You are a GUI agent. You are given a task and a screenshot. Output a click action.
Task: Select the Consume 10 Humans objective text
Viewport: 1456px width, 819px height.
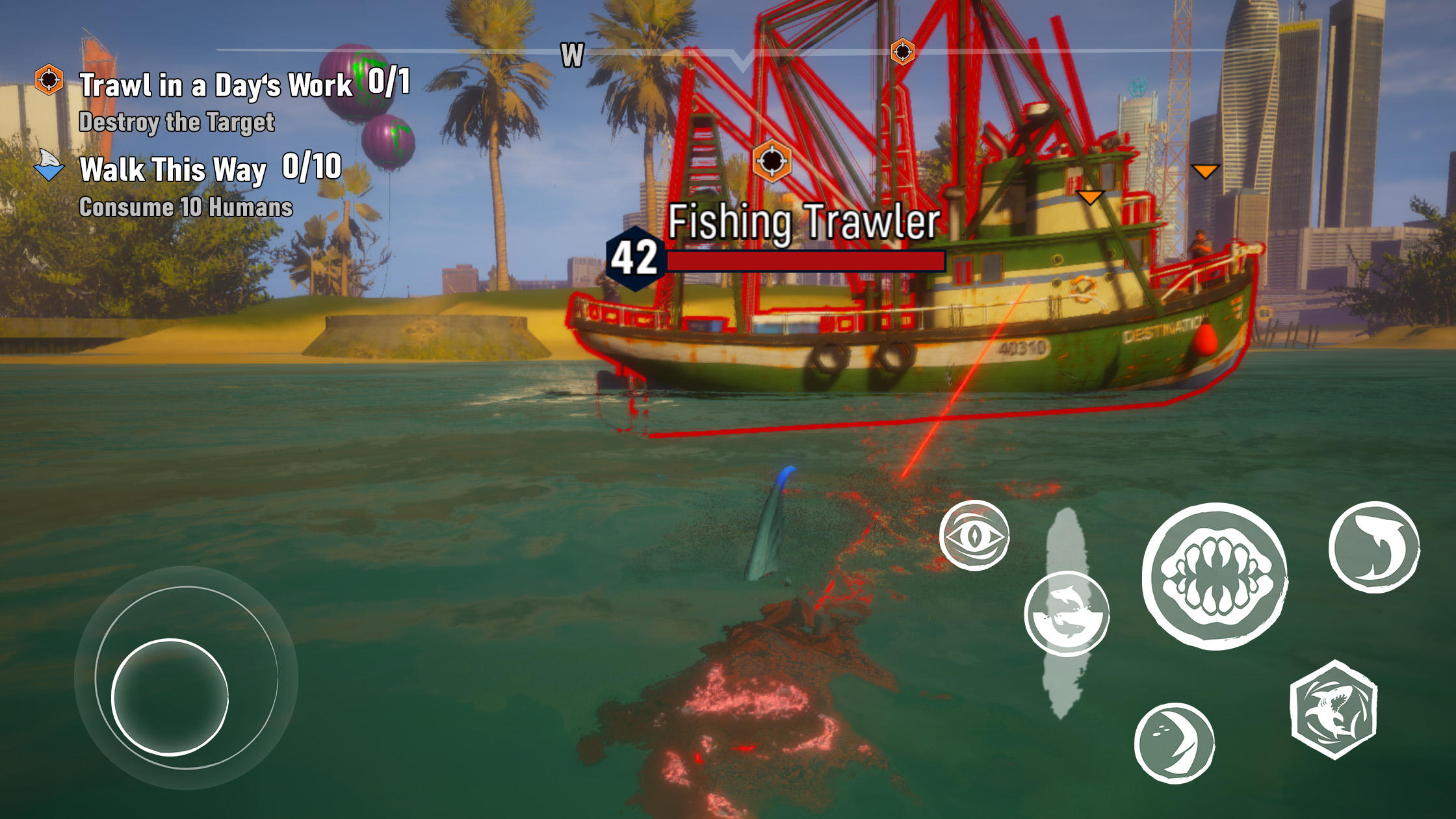(187, 209)
